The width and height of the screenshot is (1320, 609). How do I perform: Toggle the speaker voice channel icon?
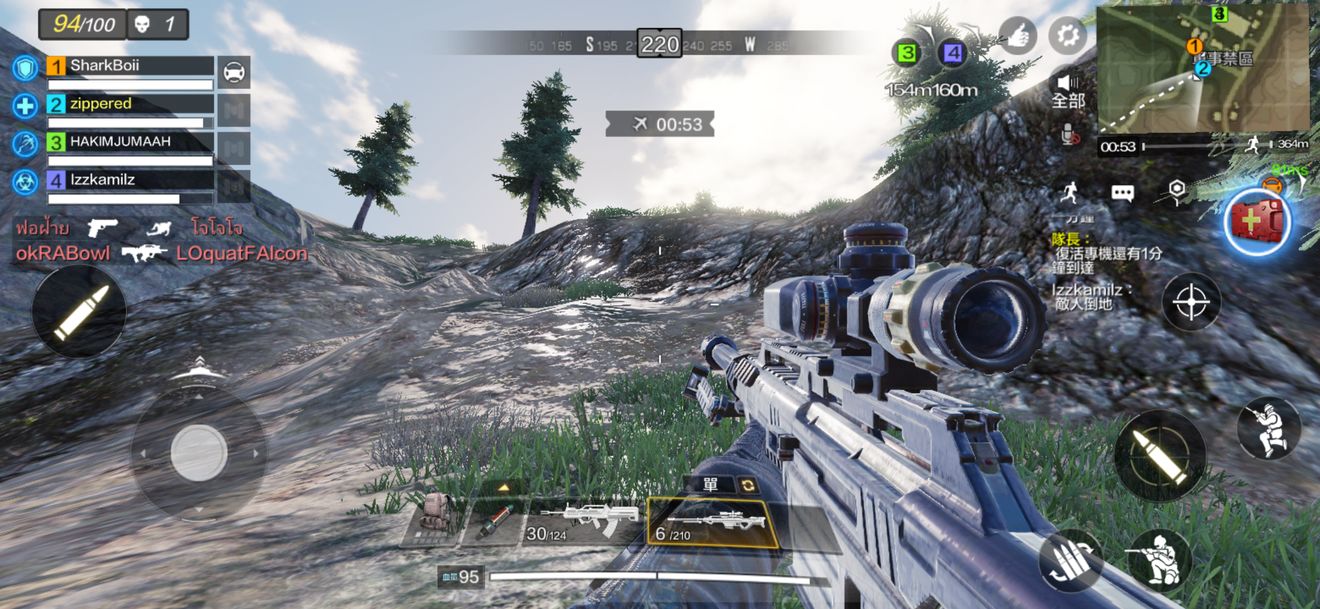tap(1068, 83)
